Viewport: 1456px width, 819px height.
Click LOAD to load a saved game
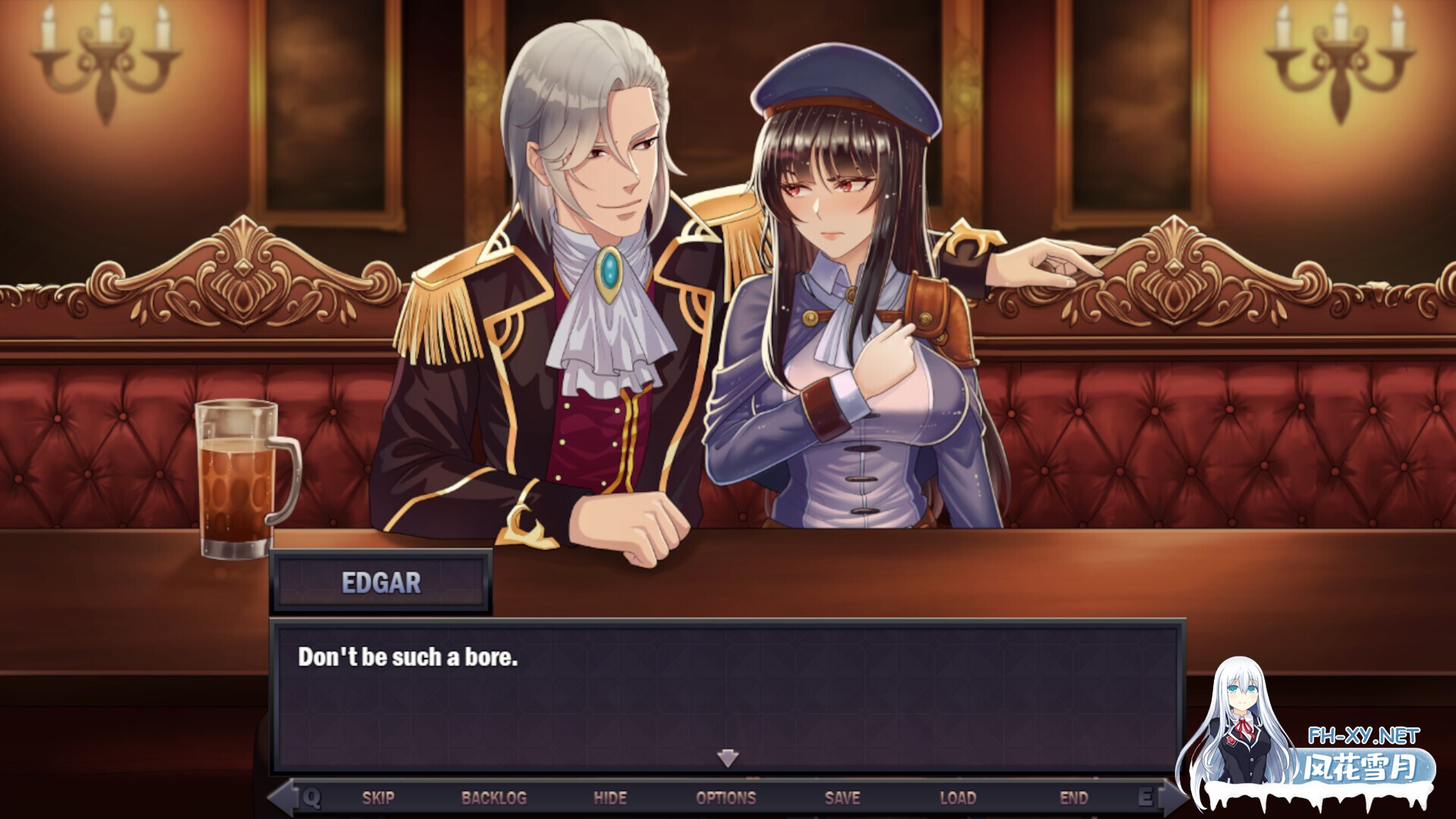pyautogui.click(x=957, y=797)
